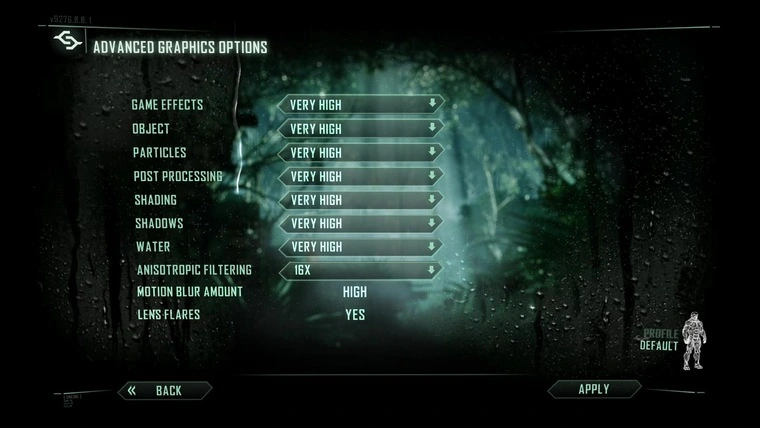Viewport: 760px width, 428px height.
Task: Open the Shadows quality dropdown
Action: pyautogui.click(x=361, y=223)
